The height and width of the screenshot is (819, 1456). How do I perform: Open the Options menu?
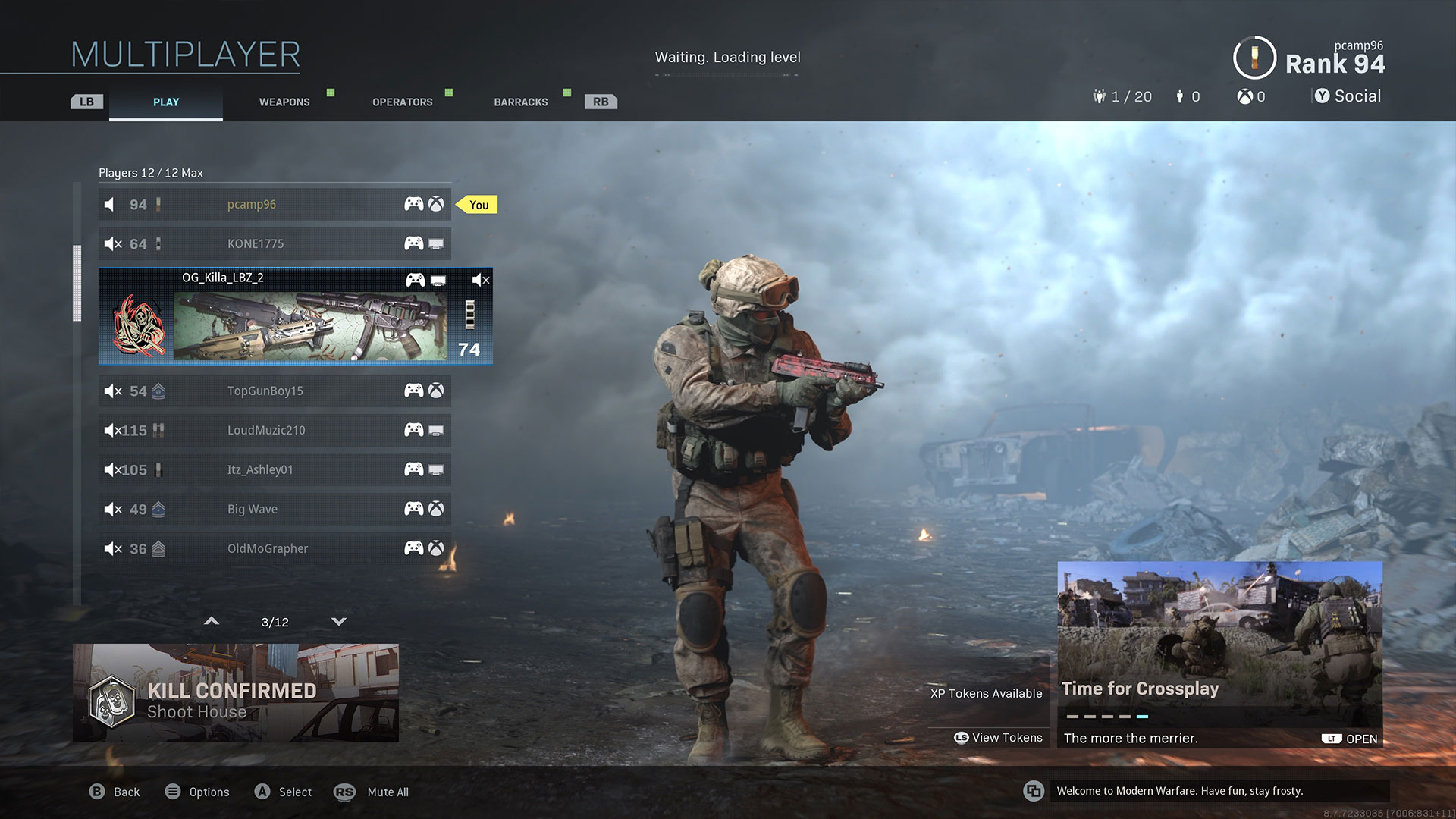[197, 792]
